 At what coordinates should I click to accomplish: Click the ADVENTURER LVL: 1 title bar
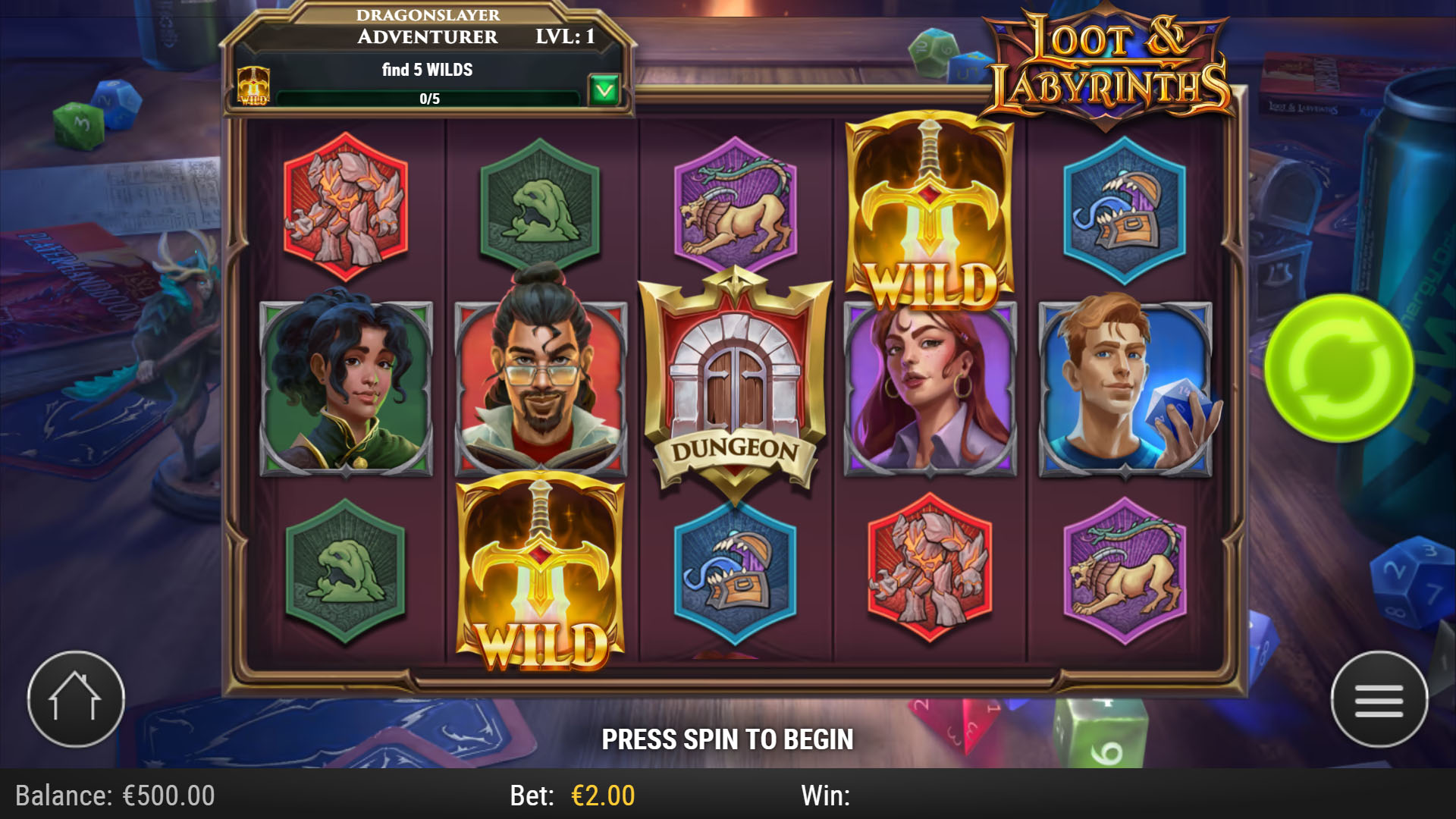coord(428,36)
